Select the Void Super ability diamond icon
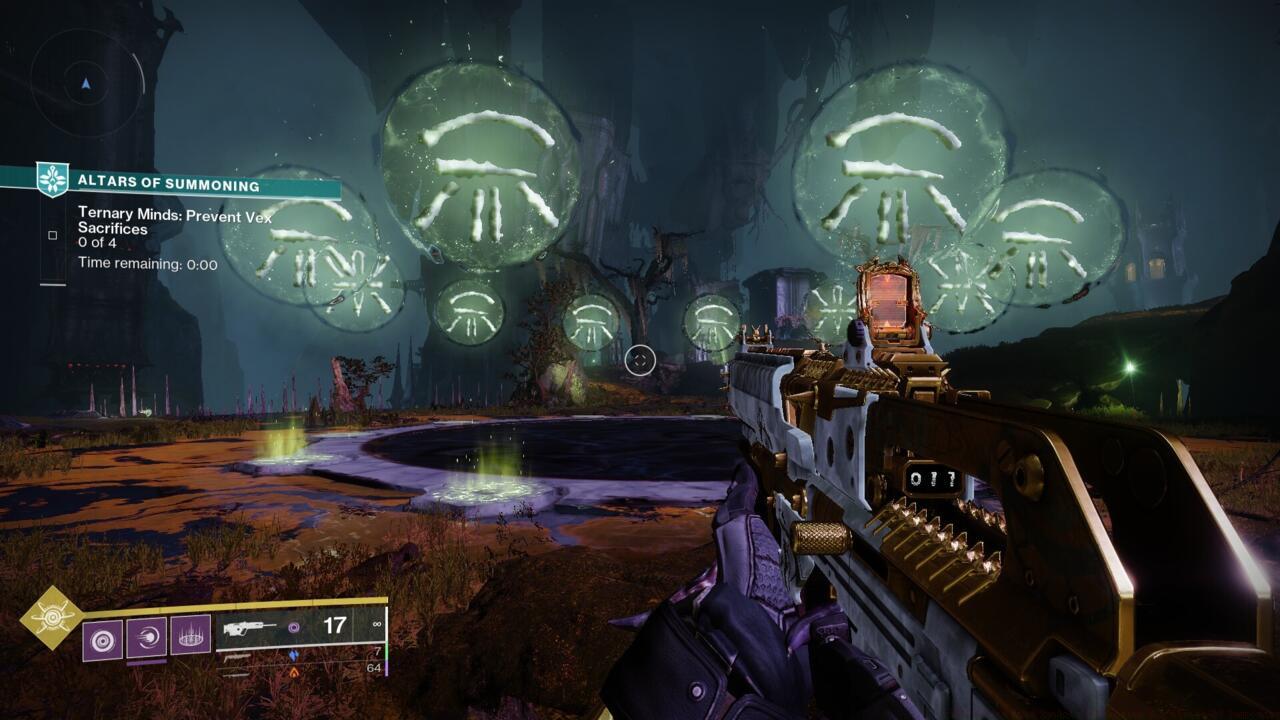Screen dimensions: 1280x720 point(51,617)
